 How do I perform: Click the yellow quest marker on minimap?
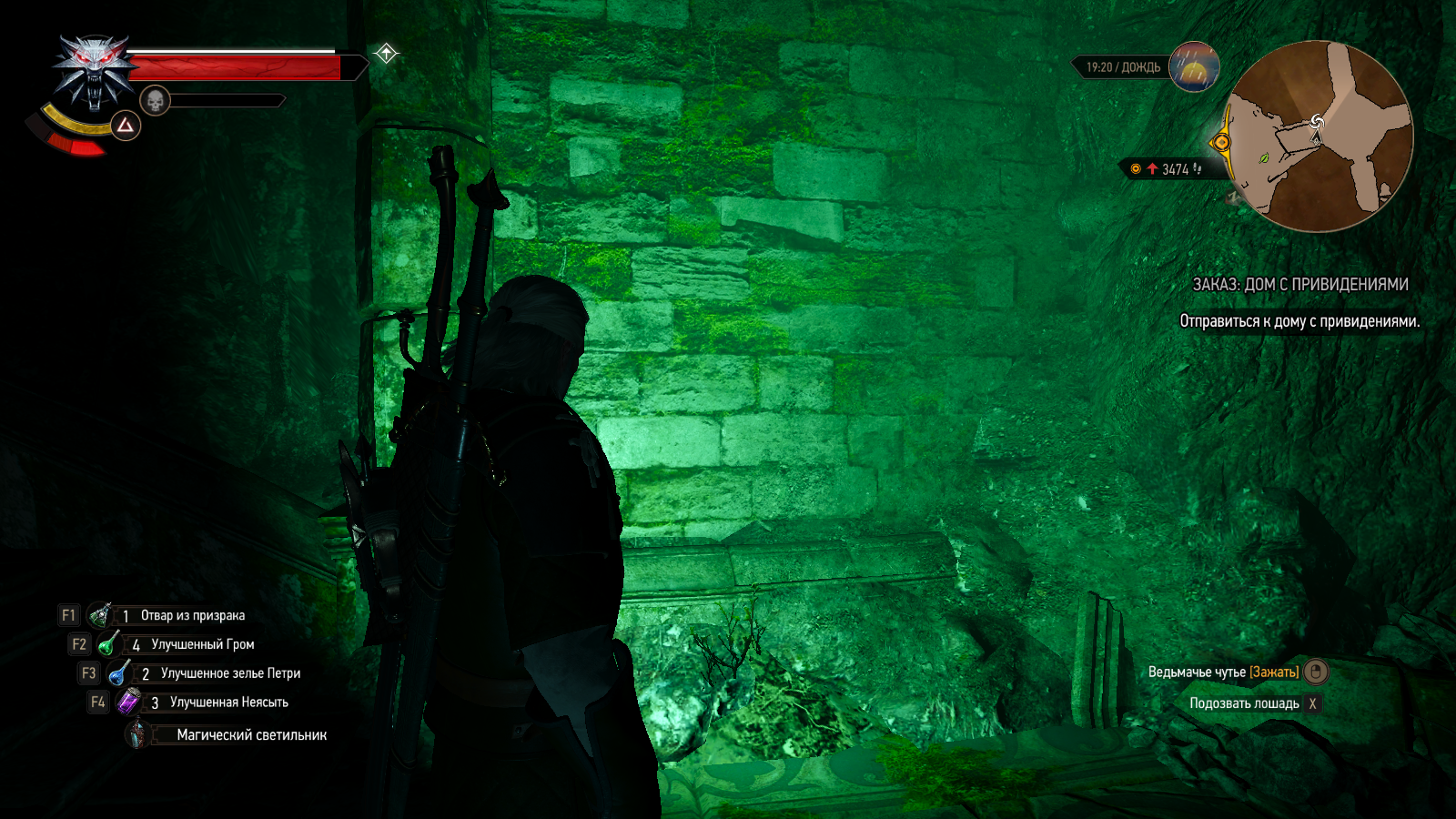1221,143
